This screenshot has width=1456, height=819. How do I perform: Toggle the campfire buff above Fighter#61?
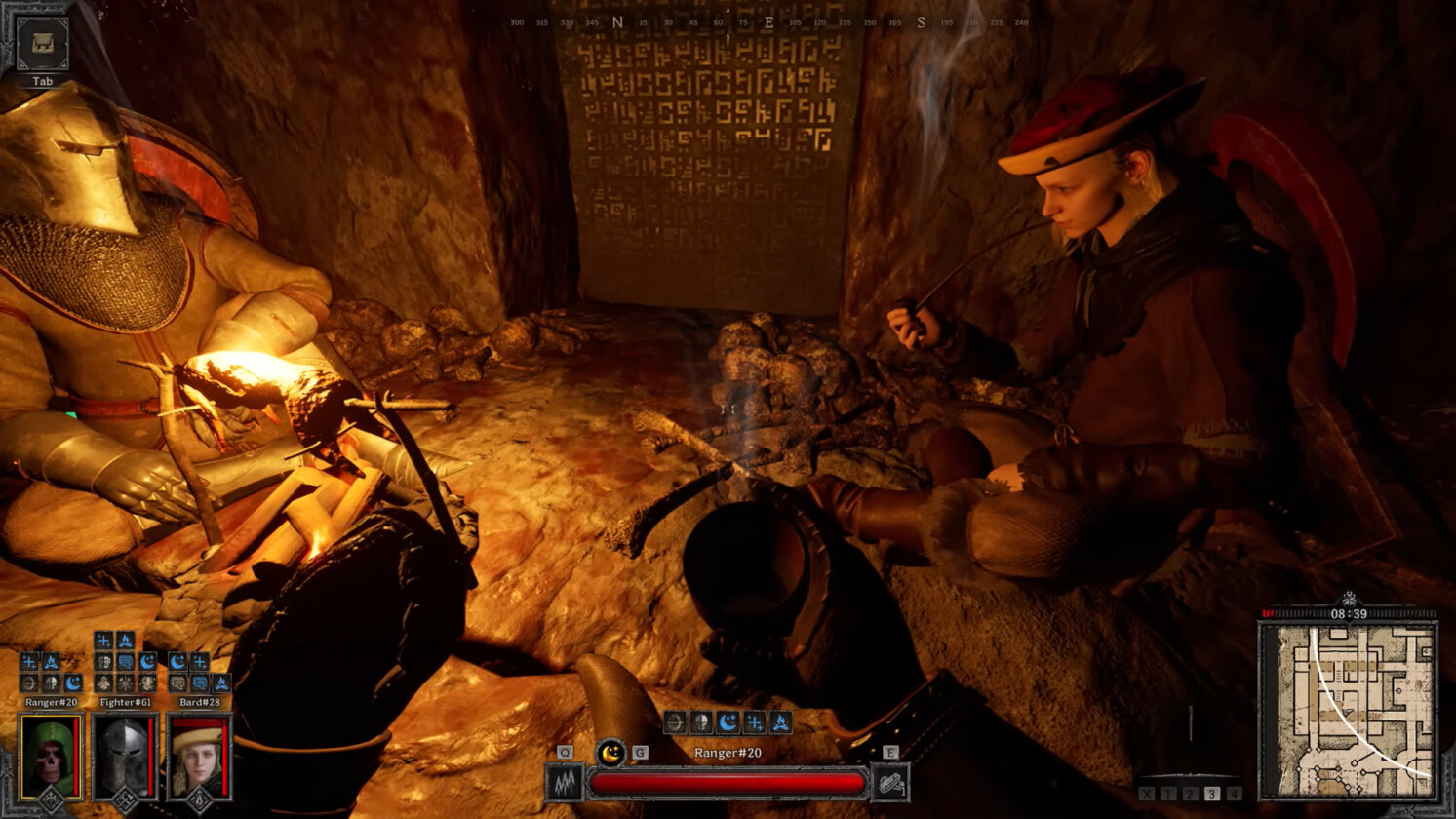pyautogui.click(x=125, y=641)
